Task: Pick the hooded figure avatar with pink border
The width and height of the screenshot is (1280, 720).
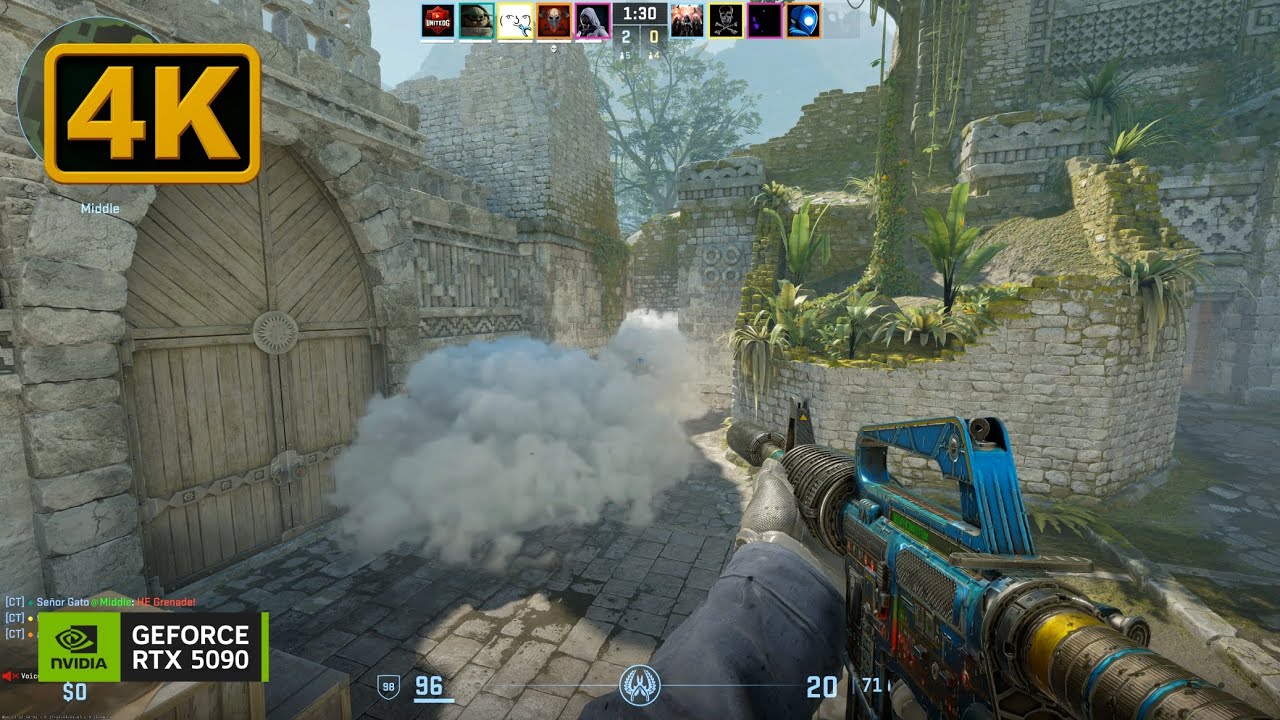Action: [593, 21]
